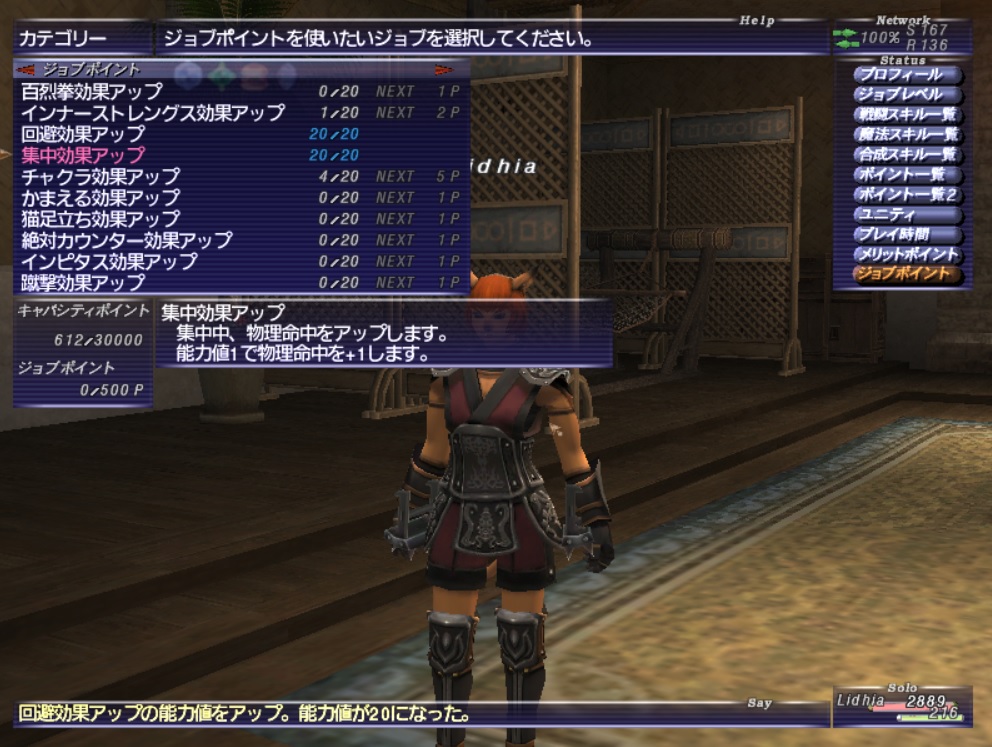This screenshot has height=747, width=992.
Task: Open the 戦闘スキル一覧 list
Action: pyautogui.click(x=908, y=115)
